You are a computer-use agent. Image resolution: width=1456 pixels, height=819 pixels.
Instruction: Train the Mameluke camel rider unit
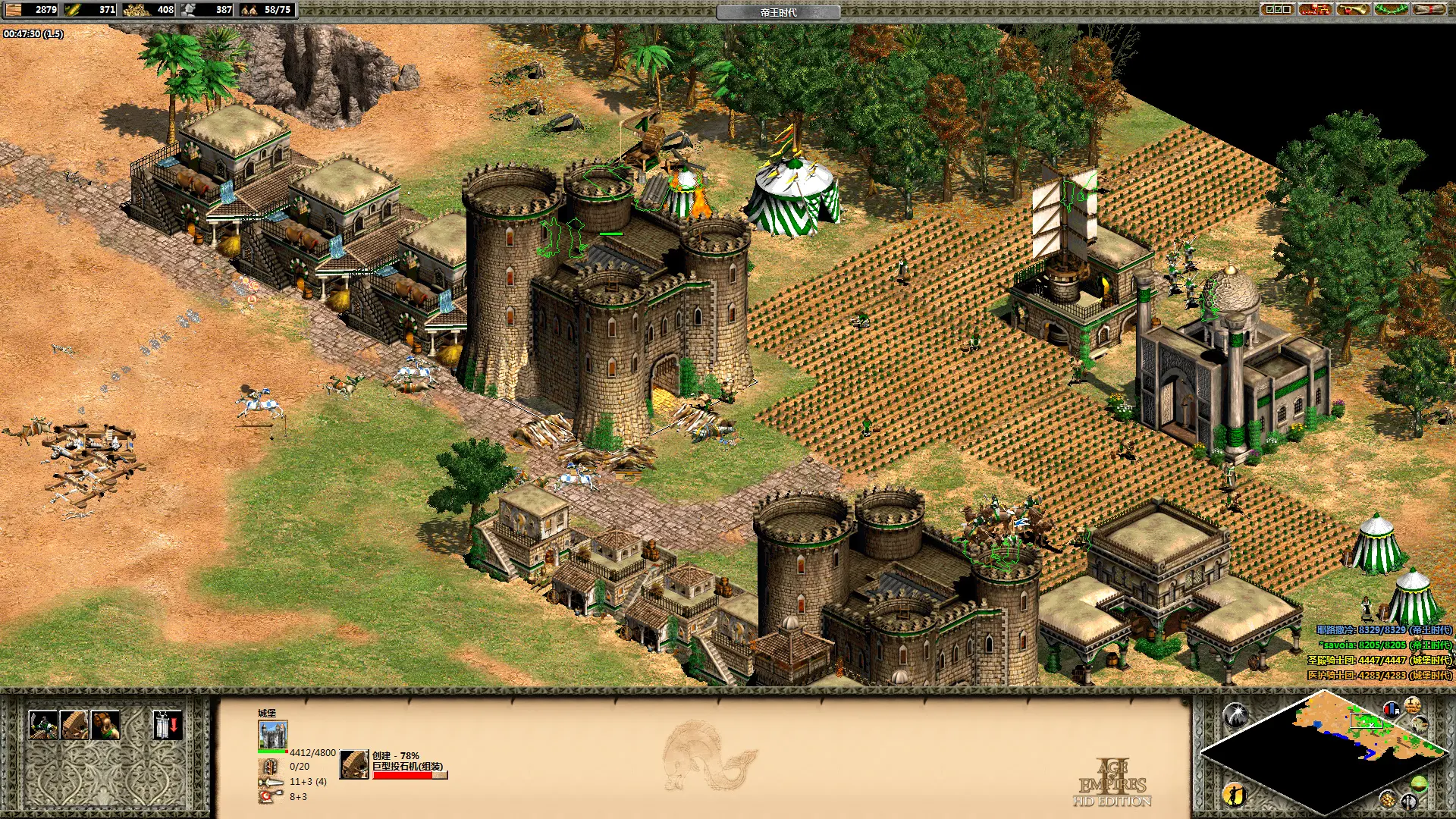(x=42, y=725)
